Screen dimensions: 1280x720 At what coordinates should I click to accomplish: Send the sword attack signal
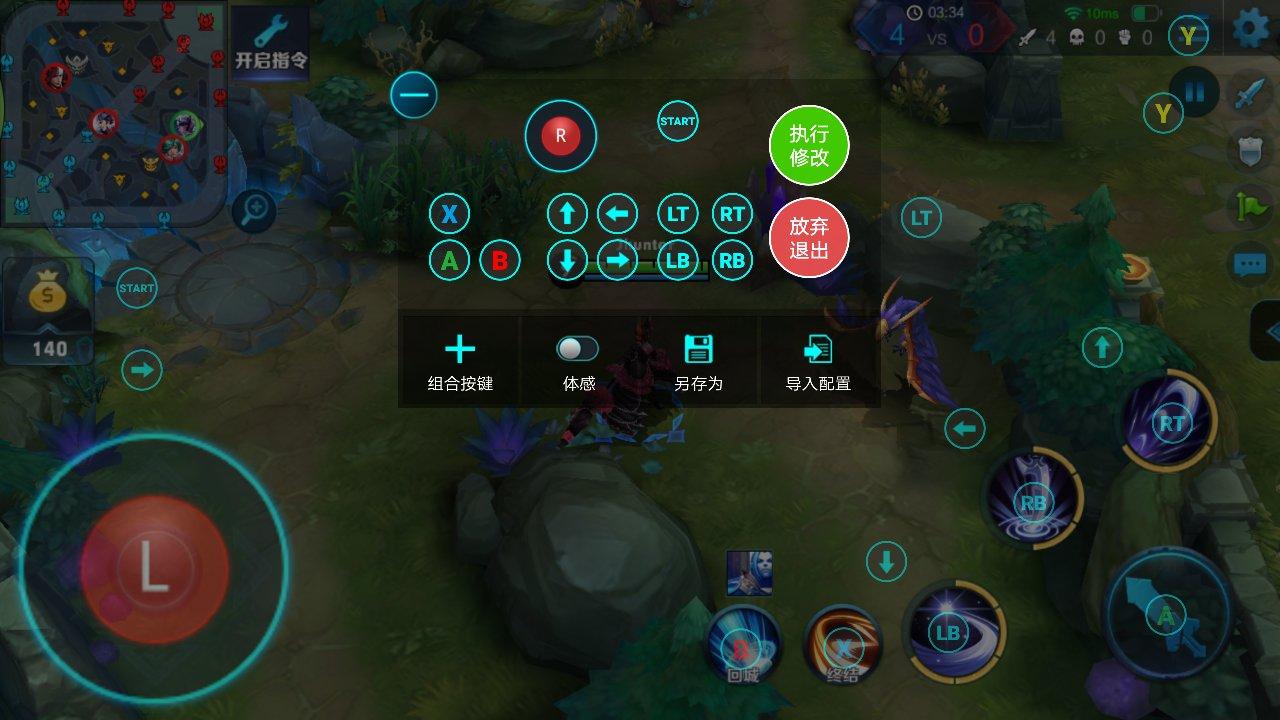coord(1249,93)
